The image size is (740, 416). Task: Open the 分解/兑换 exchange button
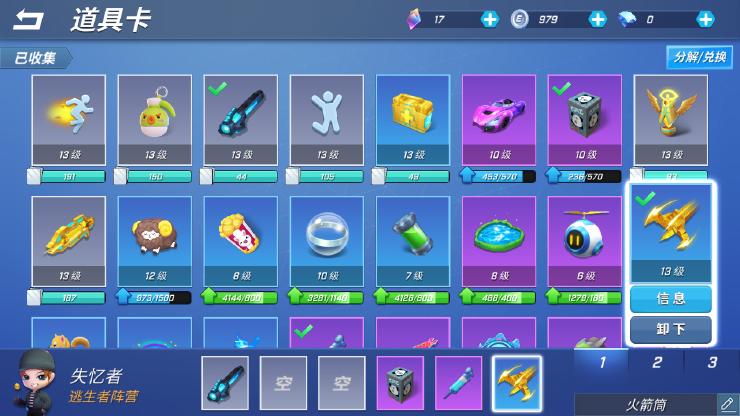click(699, 57)
